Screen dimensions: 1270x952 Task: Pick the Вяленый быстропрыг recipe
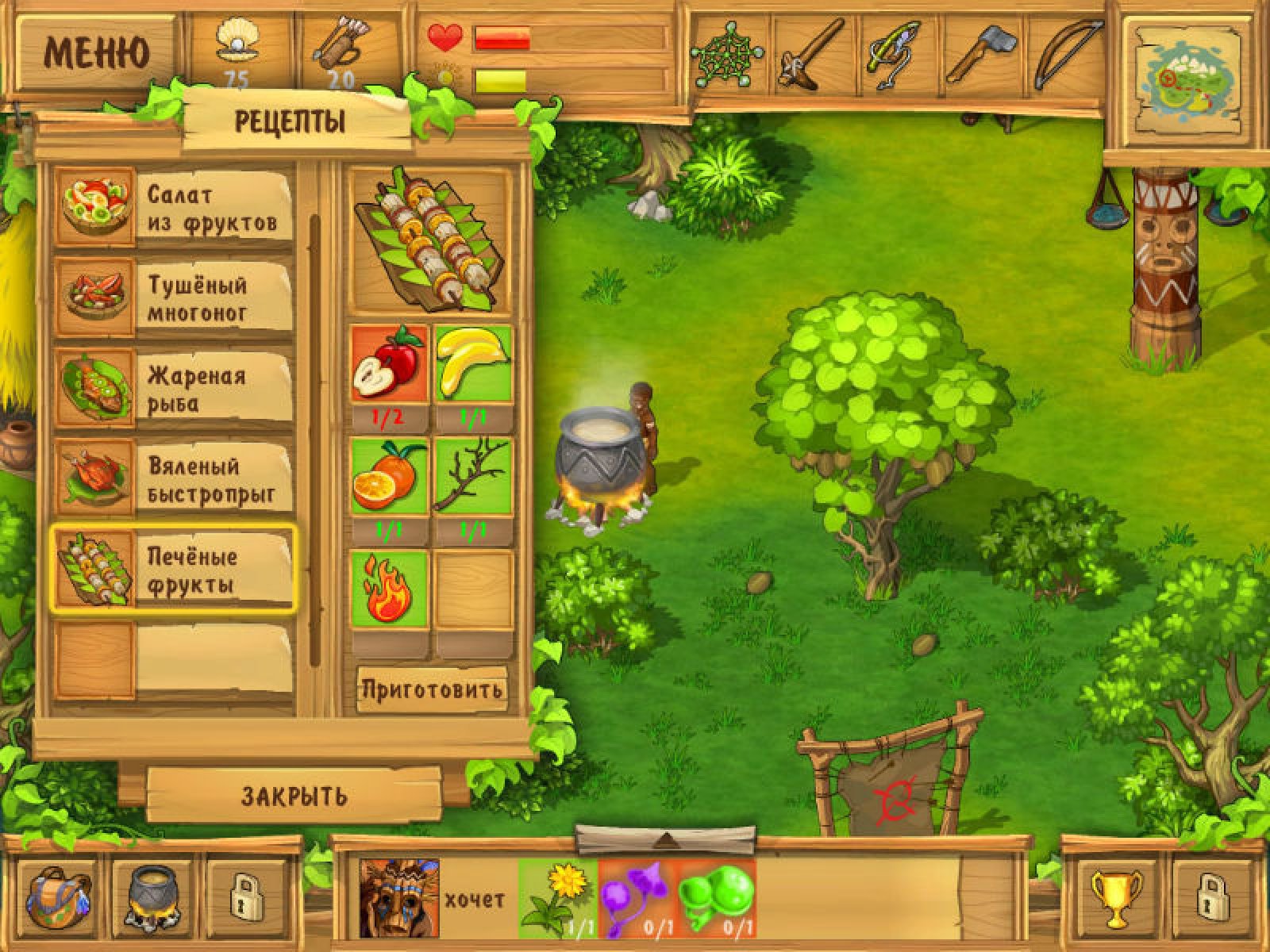click(x=173, y=480)
